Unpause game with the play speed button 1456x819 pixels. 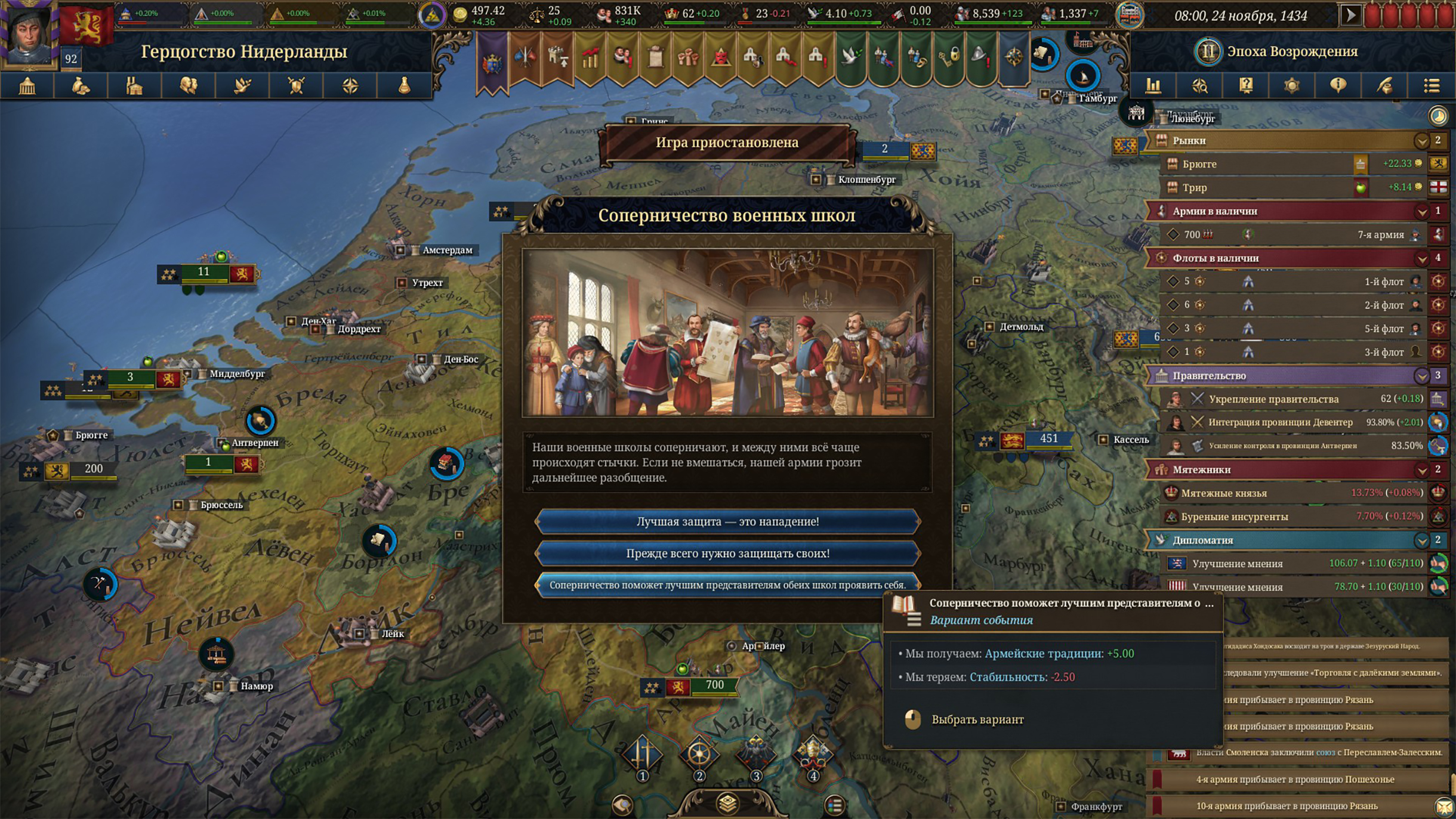click(1350, 15)
